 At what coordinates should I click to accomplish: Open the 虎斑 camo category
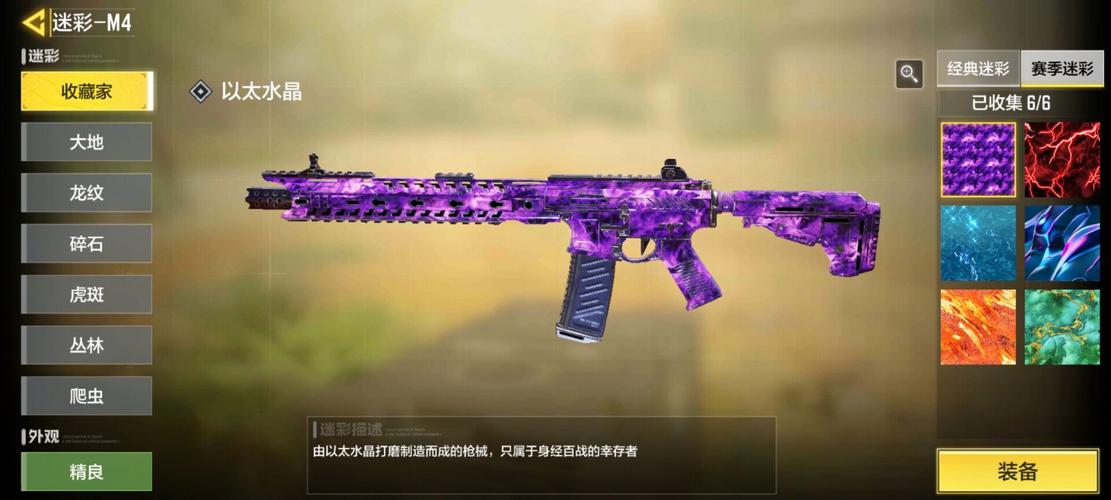(x=87, y=295)
